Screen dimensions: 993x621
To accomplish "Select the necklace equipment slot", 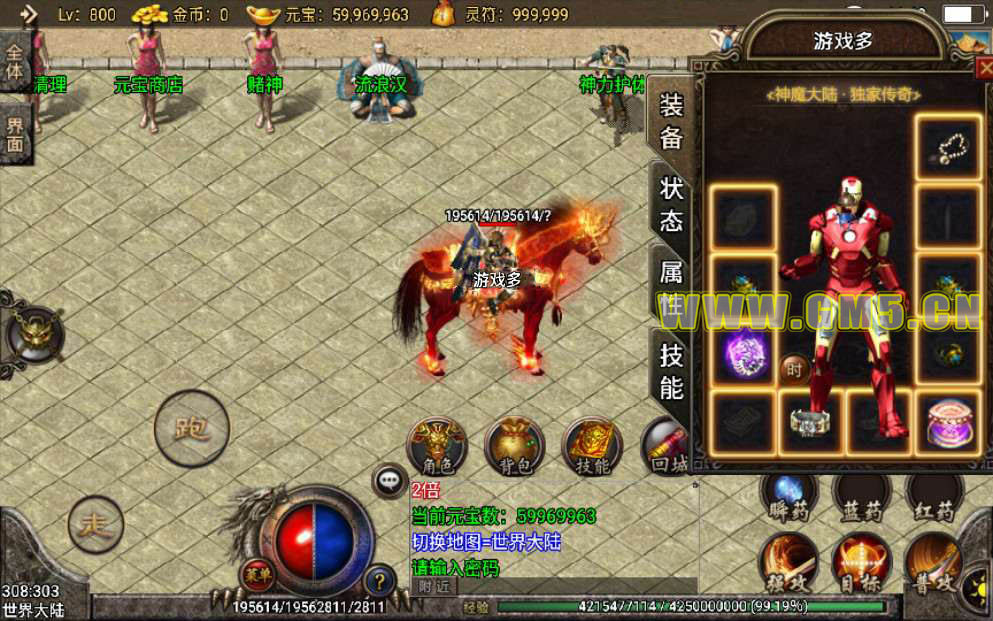I will click(947, 149).
